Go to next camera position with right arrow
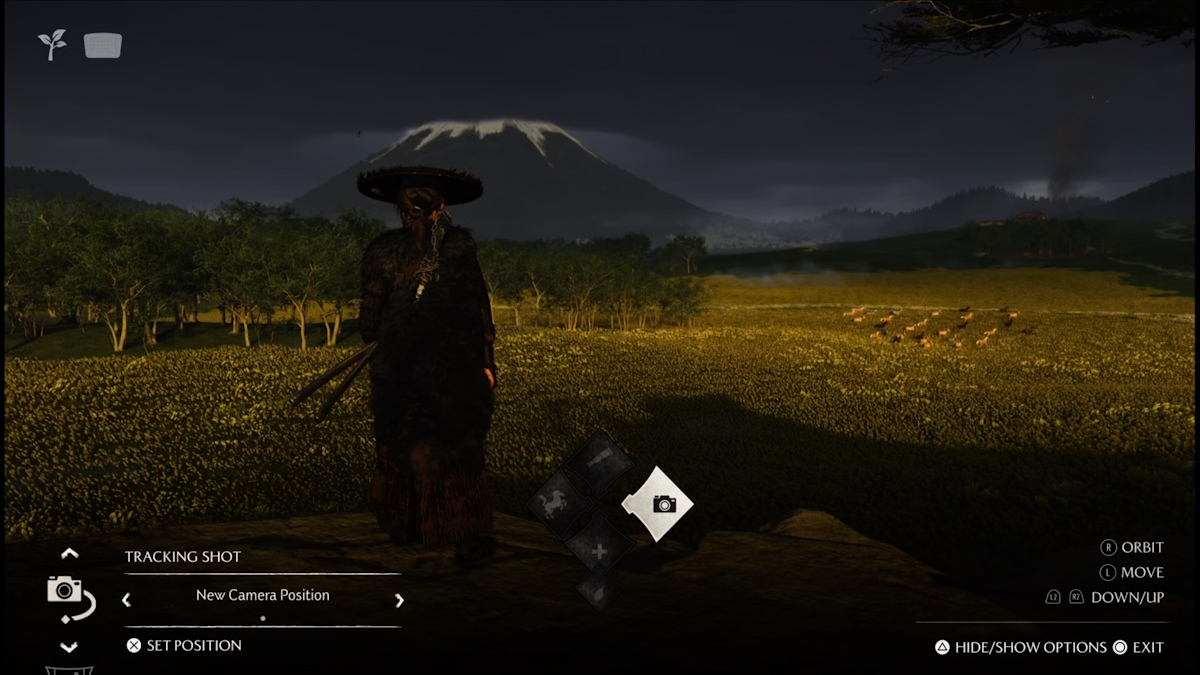This screenshot has width=1200, height=675. (399, 600)
